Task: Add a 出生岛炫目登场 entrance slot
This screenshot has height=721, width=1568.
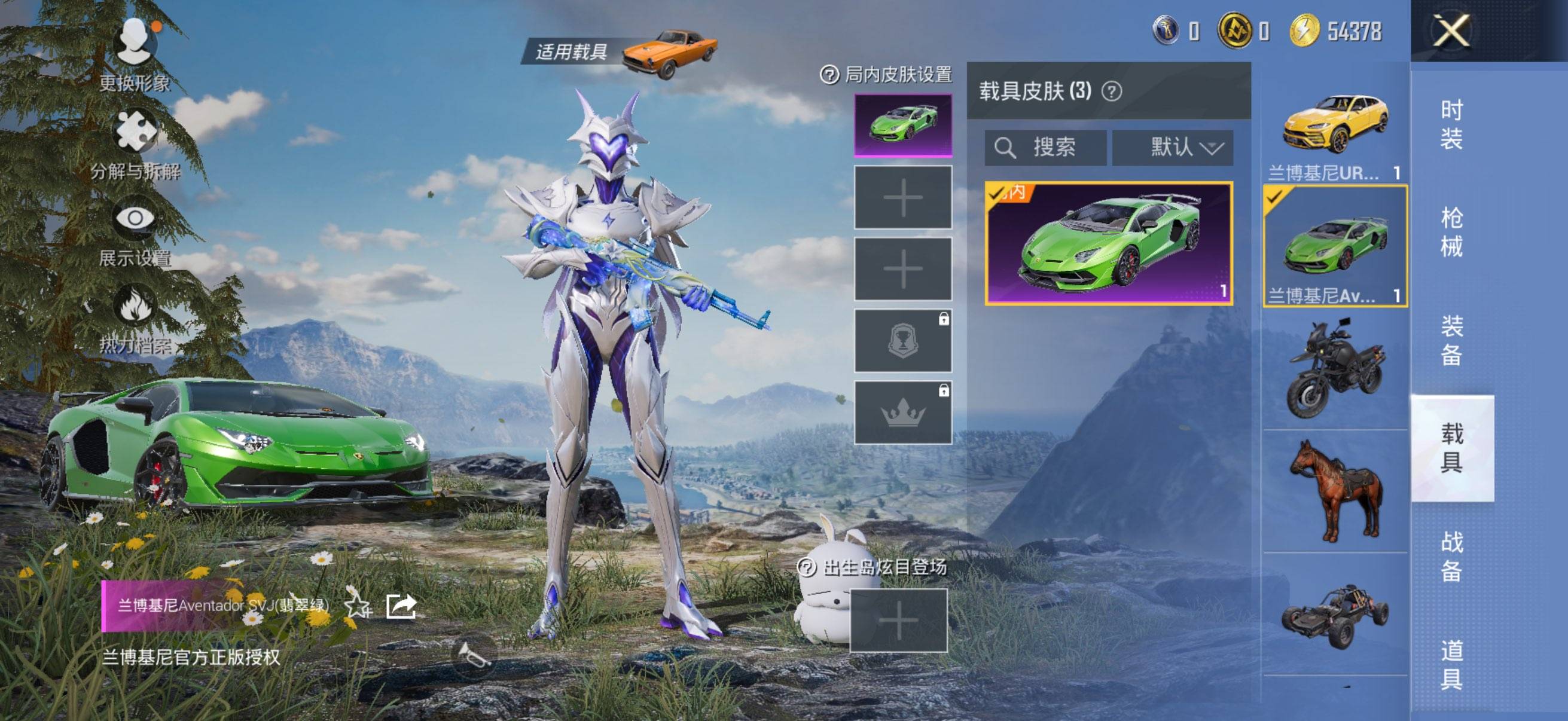Action: click(x=898, y=621)
